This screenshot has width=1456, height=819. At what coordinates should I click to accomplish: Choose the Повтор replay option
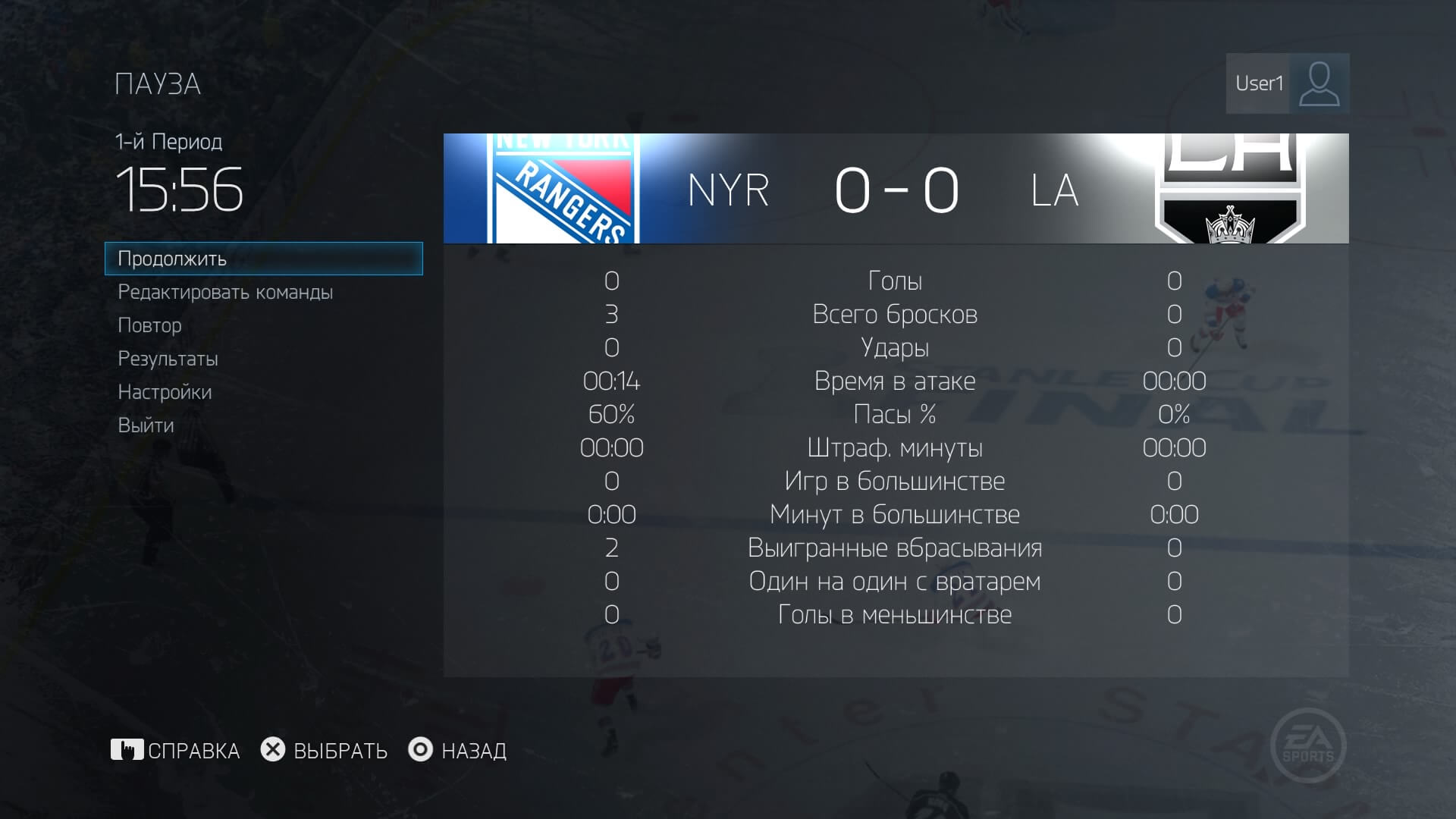(150, 325)
